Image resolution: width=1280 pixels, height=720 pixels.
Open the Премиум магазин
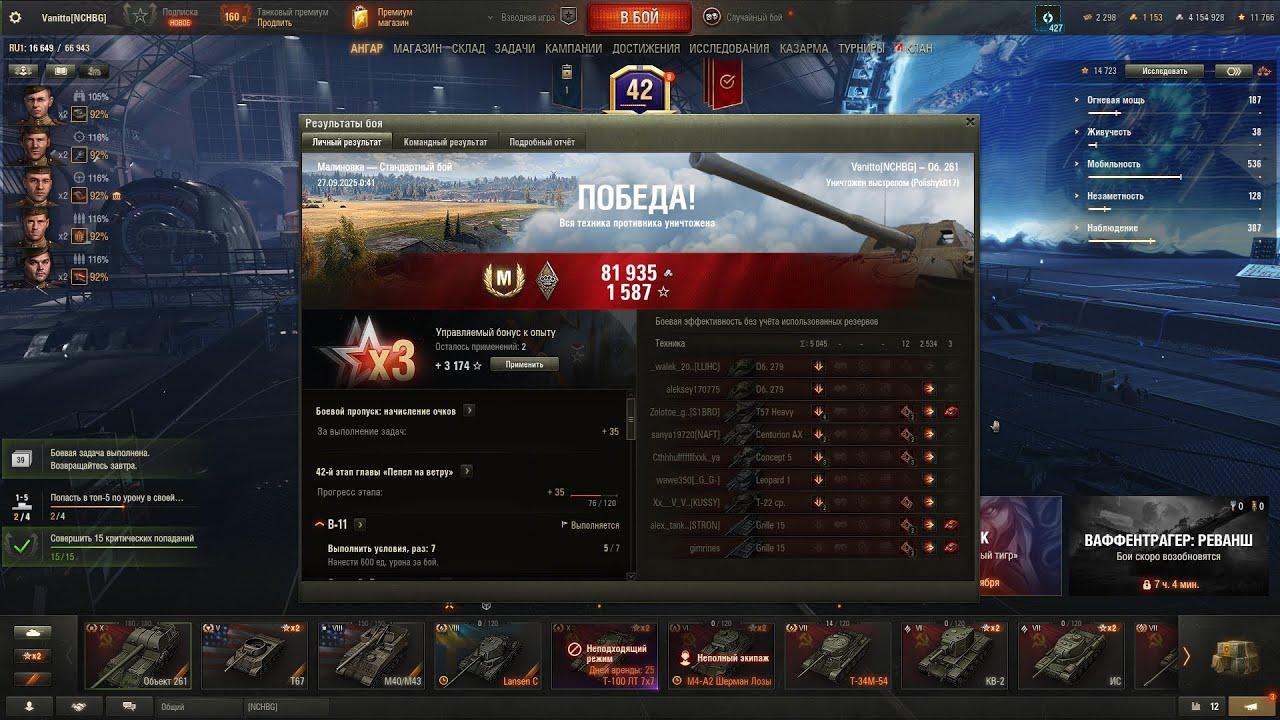click(382, 17)
